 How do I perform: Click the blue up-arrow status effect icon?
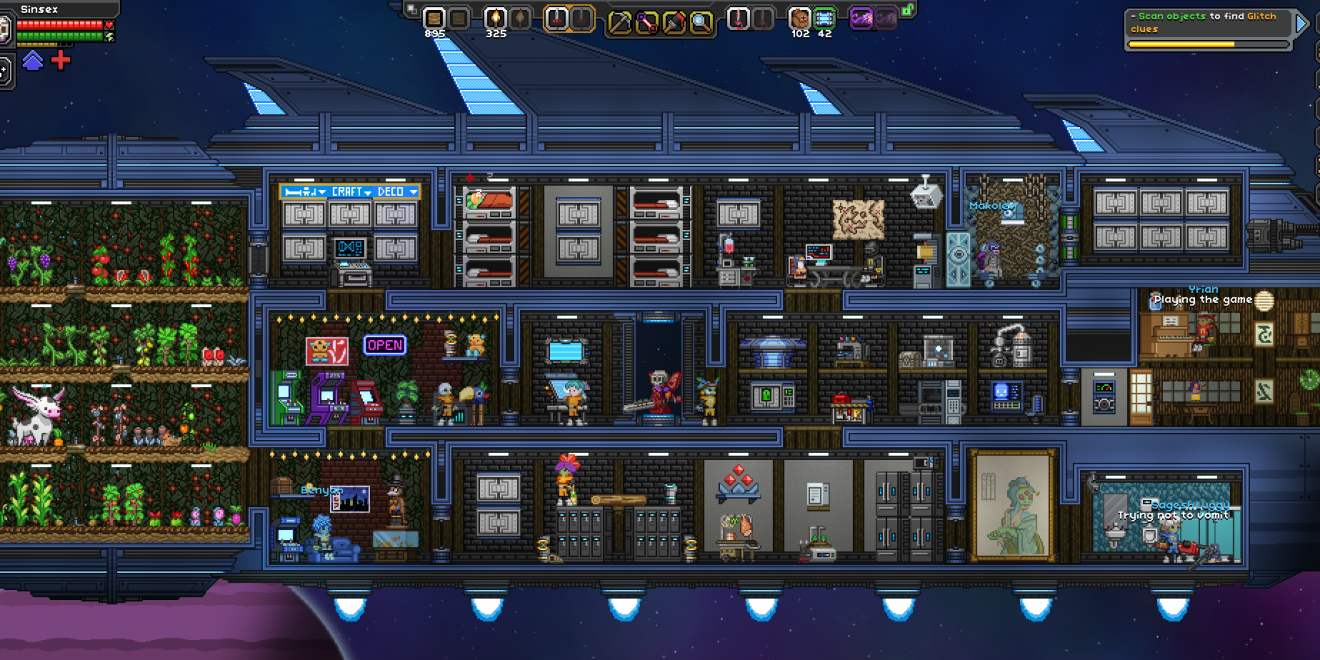33,61
